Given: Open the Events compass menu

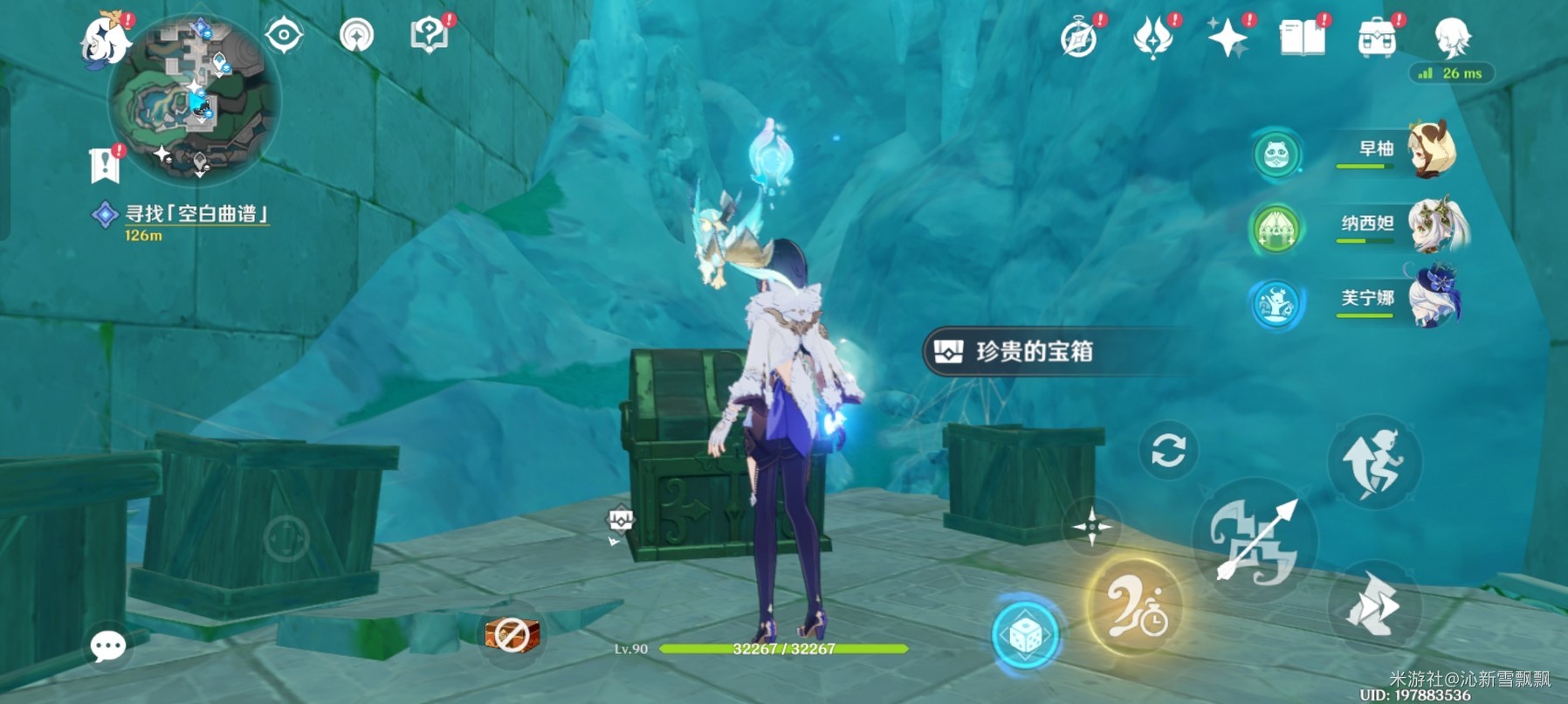Looking at the screenshot, I should tap(1080, 37).
